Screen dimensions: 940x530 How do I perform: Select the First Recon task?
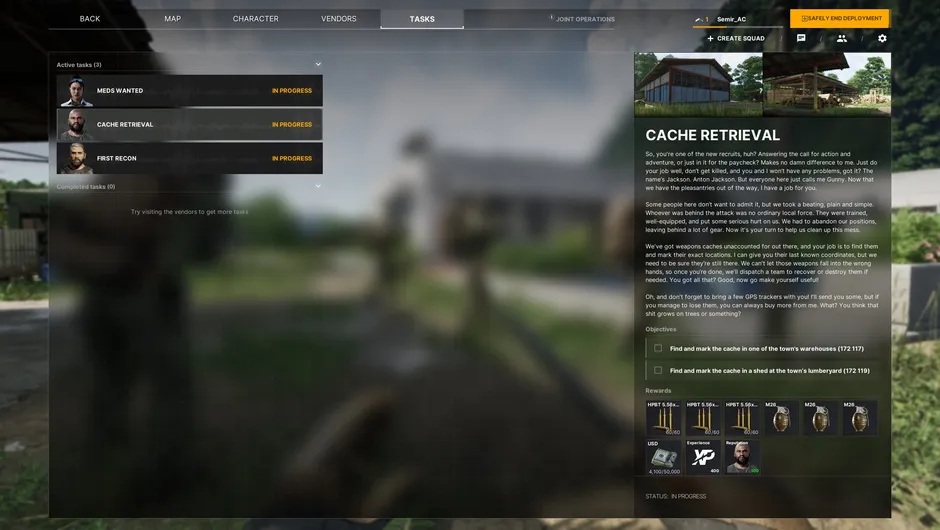(x=190, y=158)
